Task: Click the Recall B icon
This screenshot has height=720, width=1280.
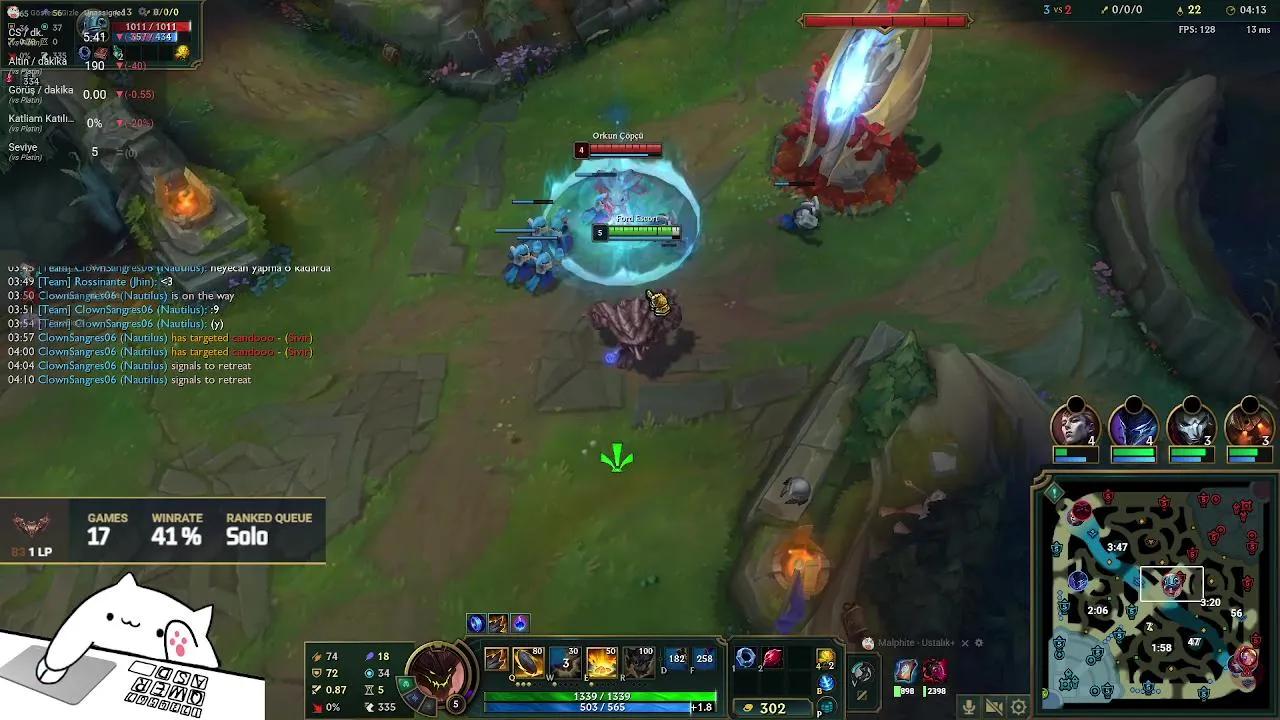Action: tap(826, 684)
